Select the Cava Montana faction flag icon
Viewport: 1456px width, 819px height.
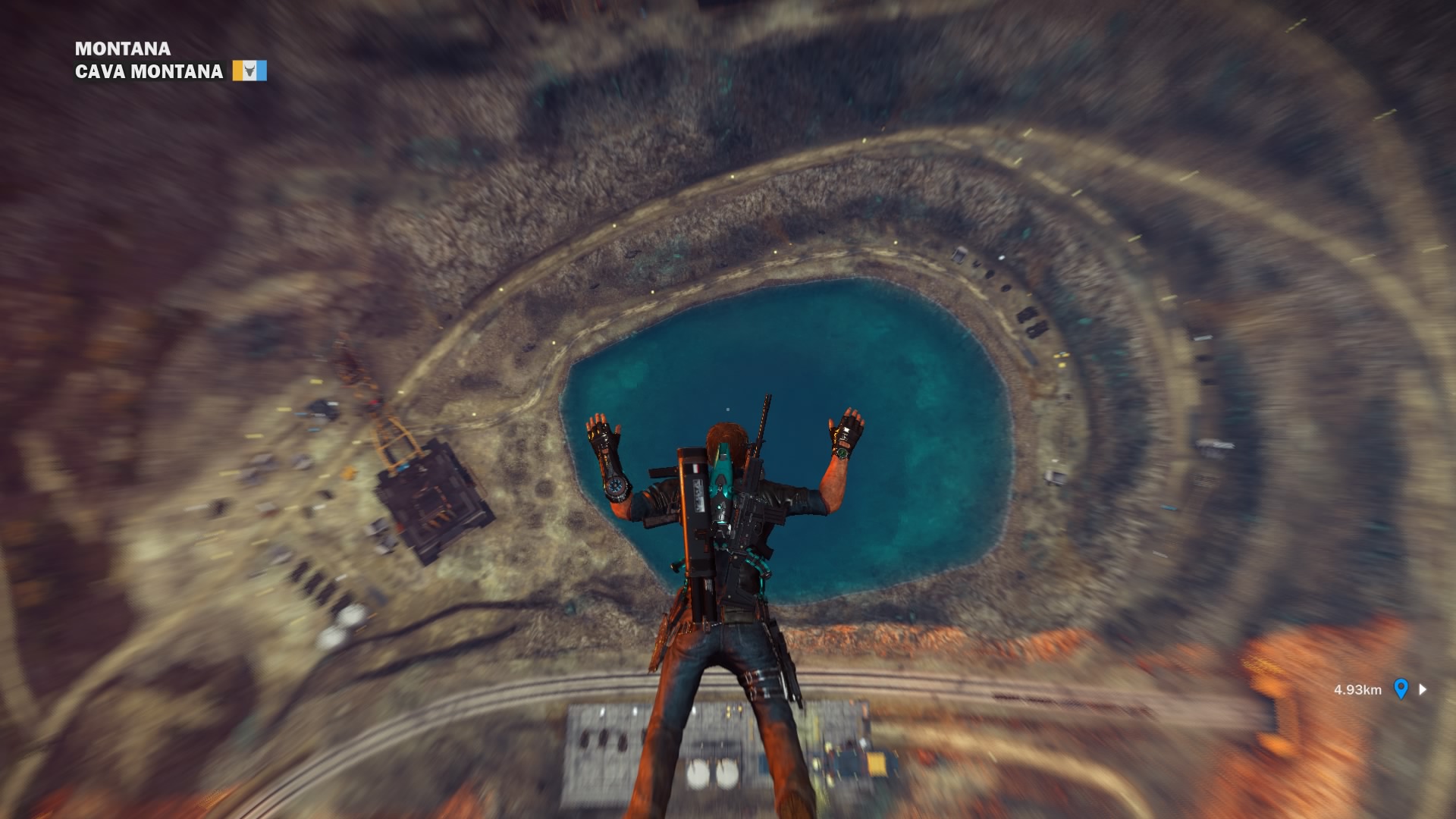[249, 71]
